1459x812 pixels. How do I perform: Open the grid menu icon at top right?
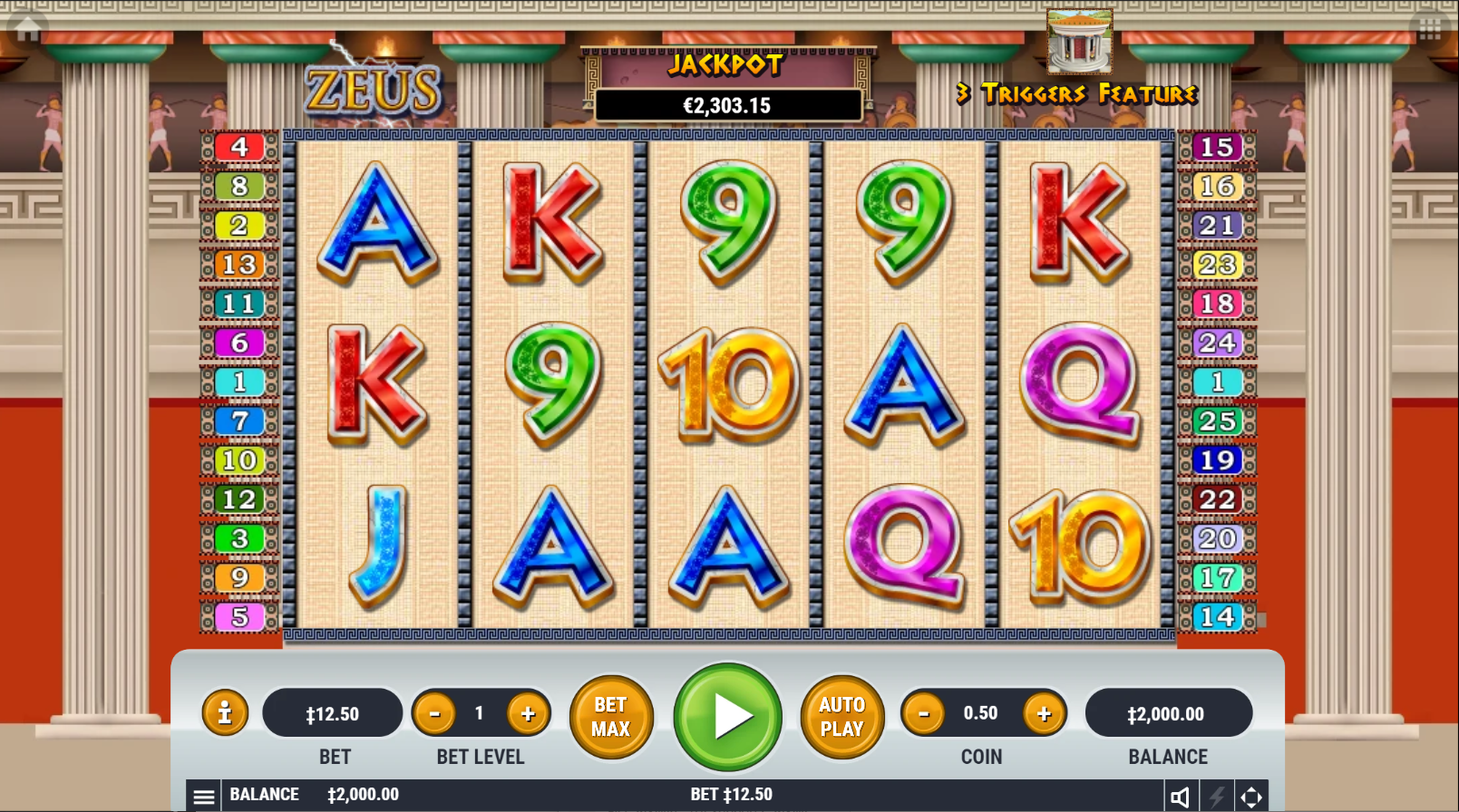1430,29
